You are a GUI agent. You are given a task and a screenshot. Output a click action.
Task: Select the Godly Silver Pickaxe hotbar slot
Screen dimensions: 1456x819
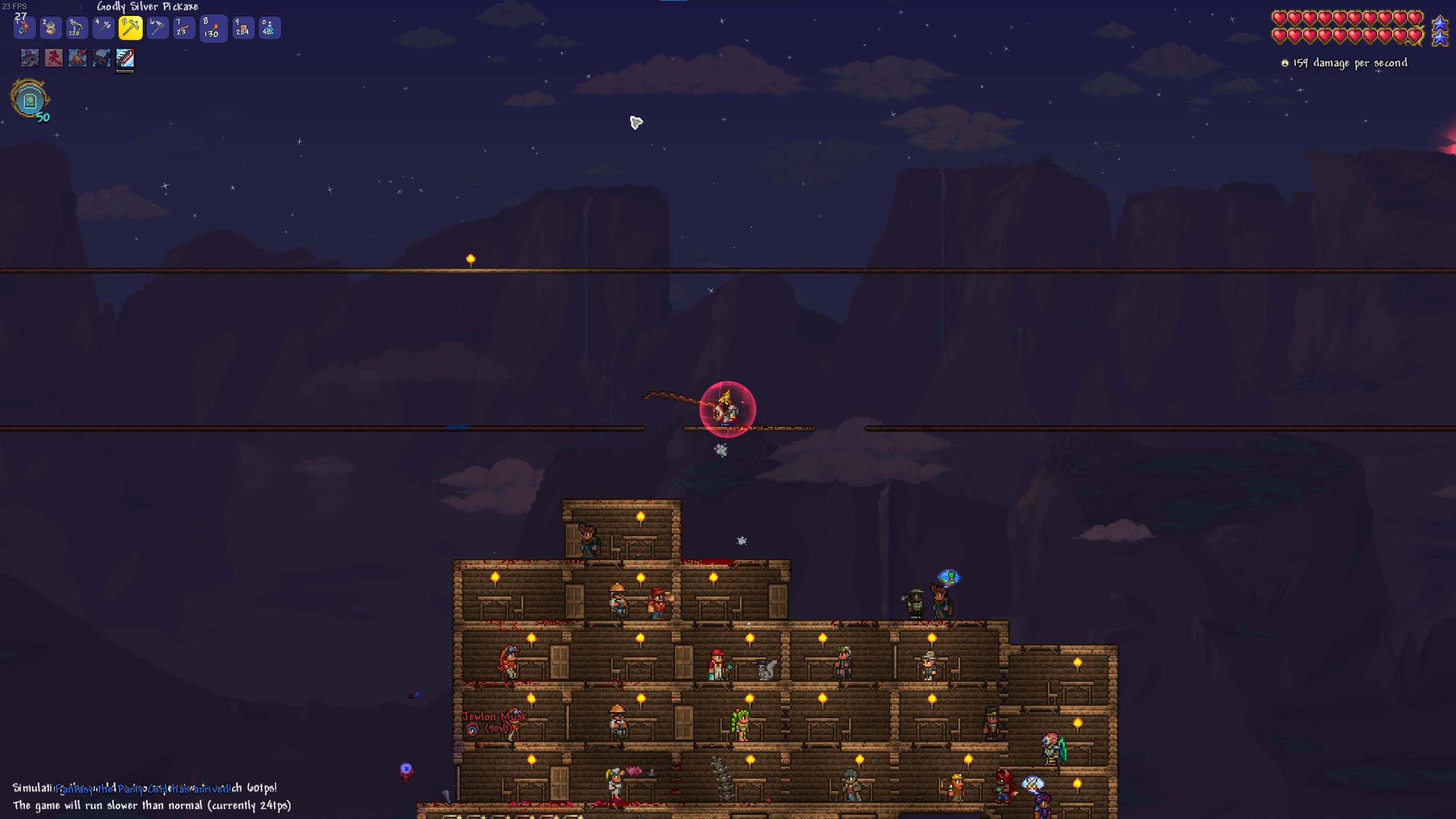click(x=130, y=28)
